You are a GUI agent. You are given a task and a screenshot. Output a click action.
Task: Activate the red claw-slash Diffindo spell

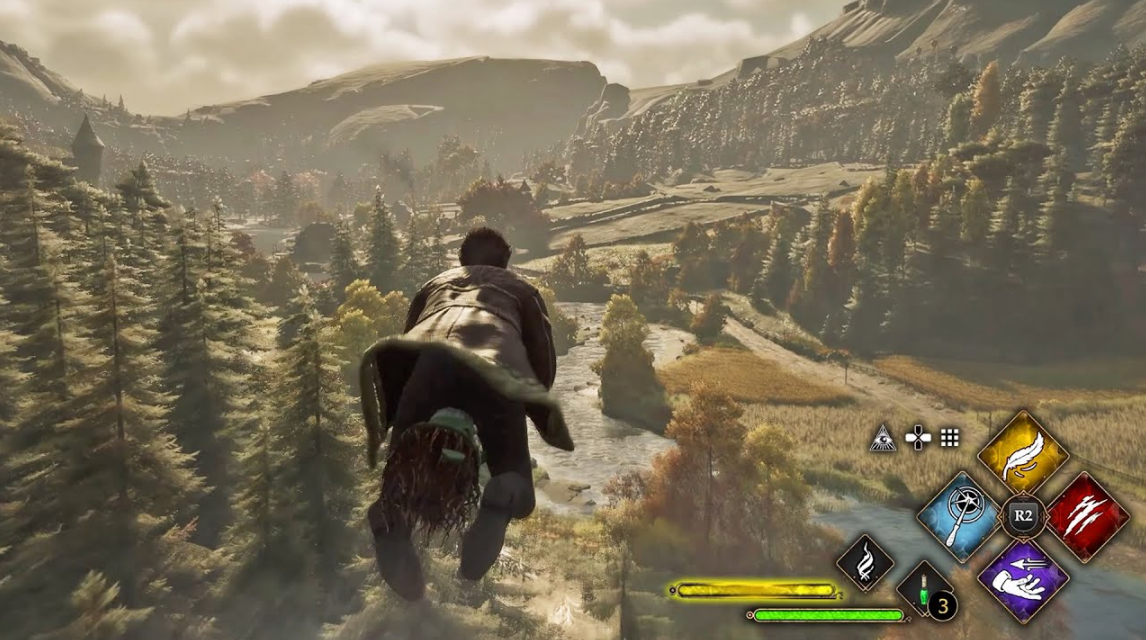tap(1086, 517)
